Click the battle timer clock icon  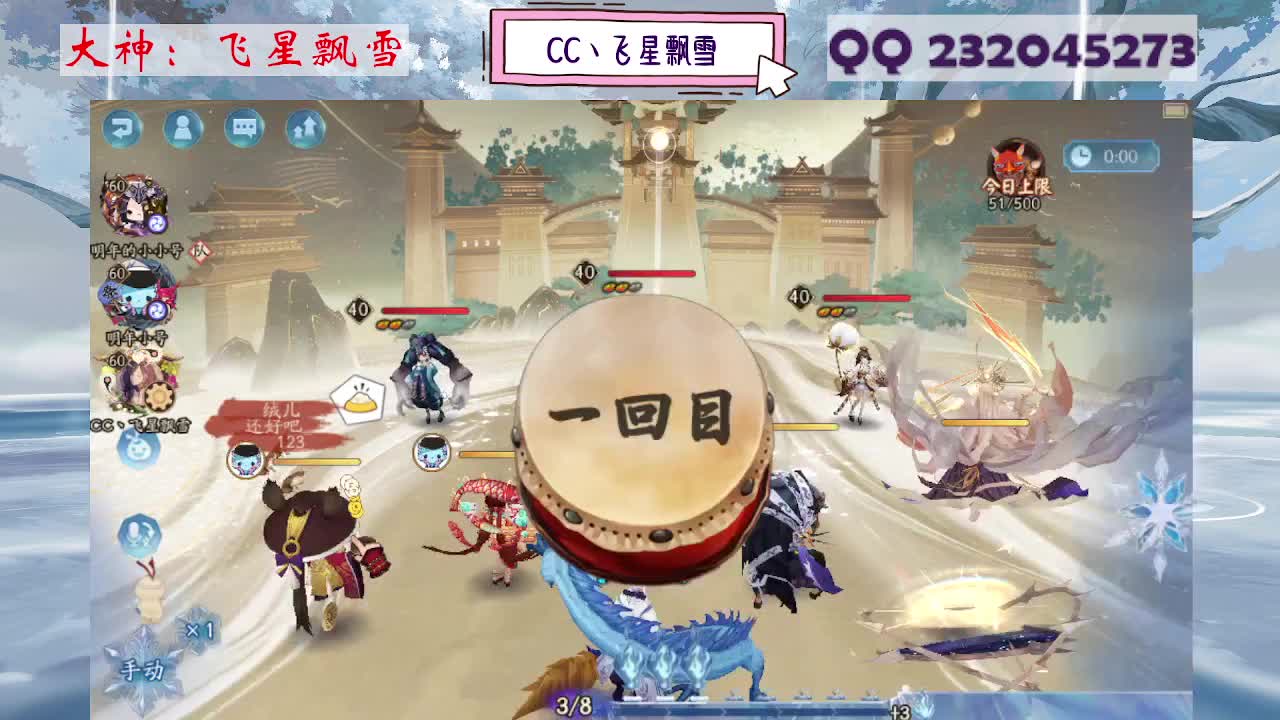point(1081,155)
